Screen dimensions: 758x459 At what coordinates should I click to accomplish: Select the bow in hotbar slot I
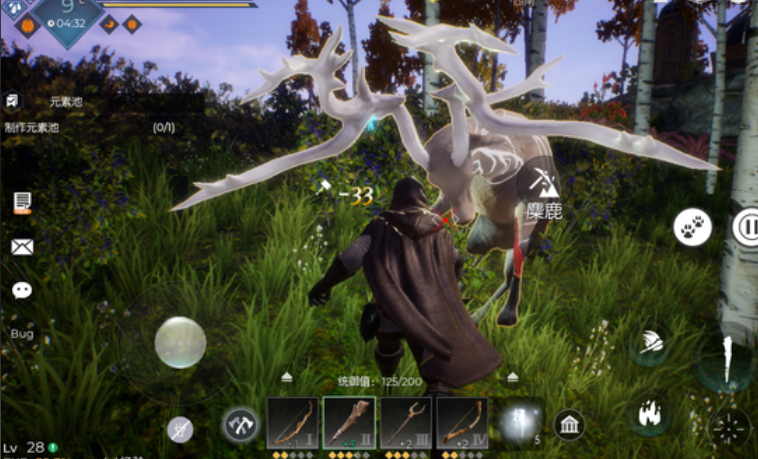click(293, 423)
